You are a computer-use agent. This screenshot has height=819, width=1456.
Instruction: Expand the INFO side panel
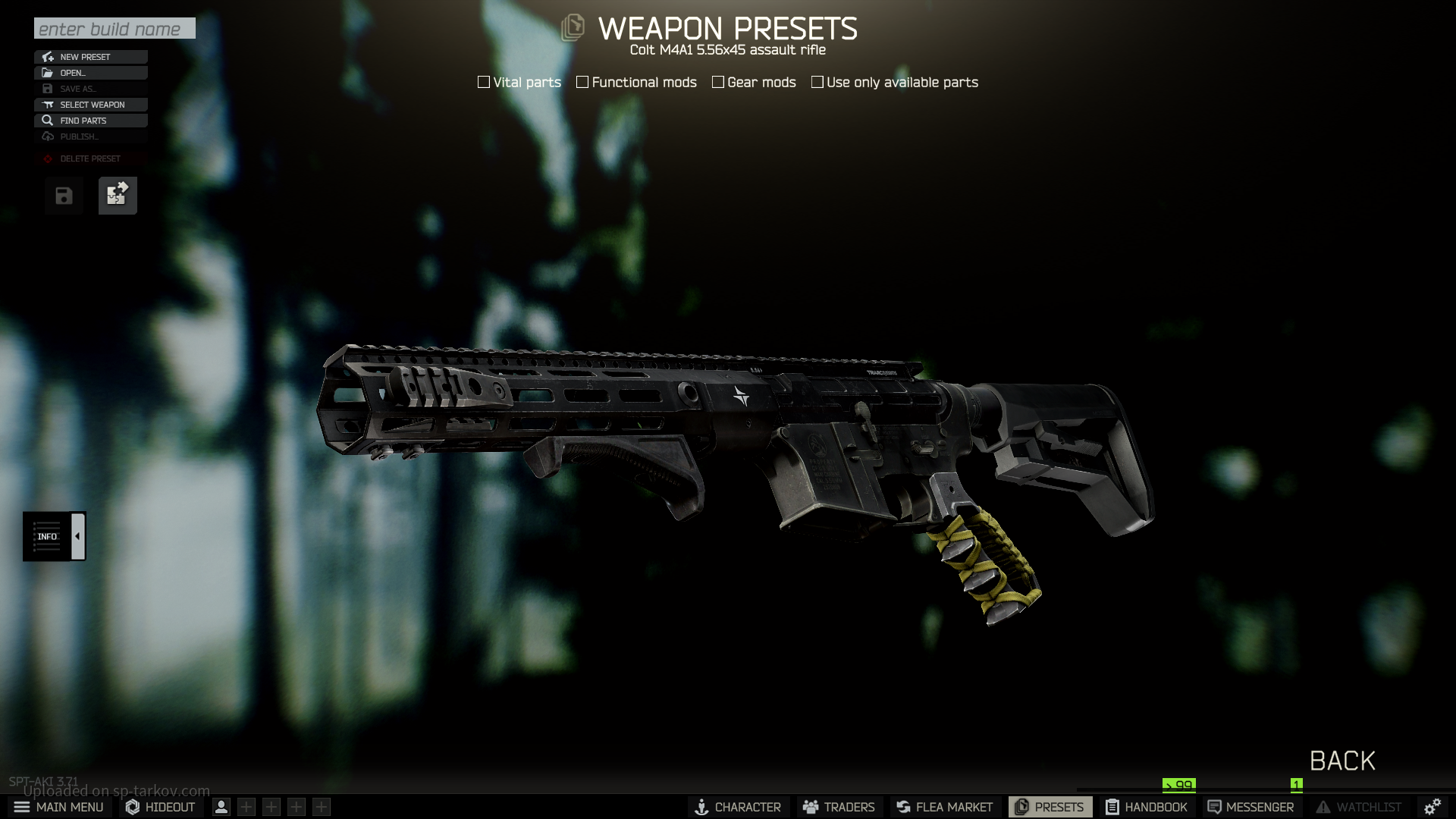tap(77, 536)
